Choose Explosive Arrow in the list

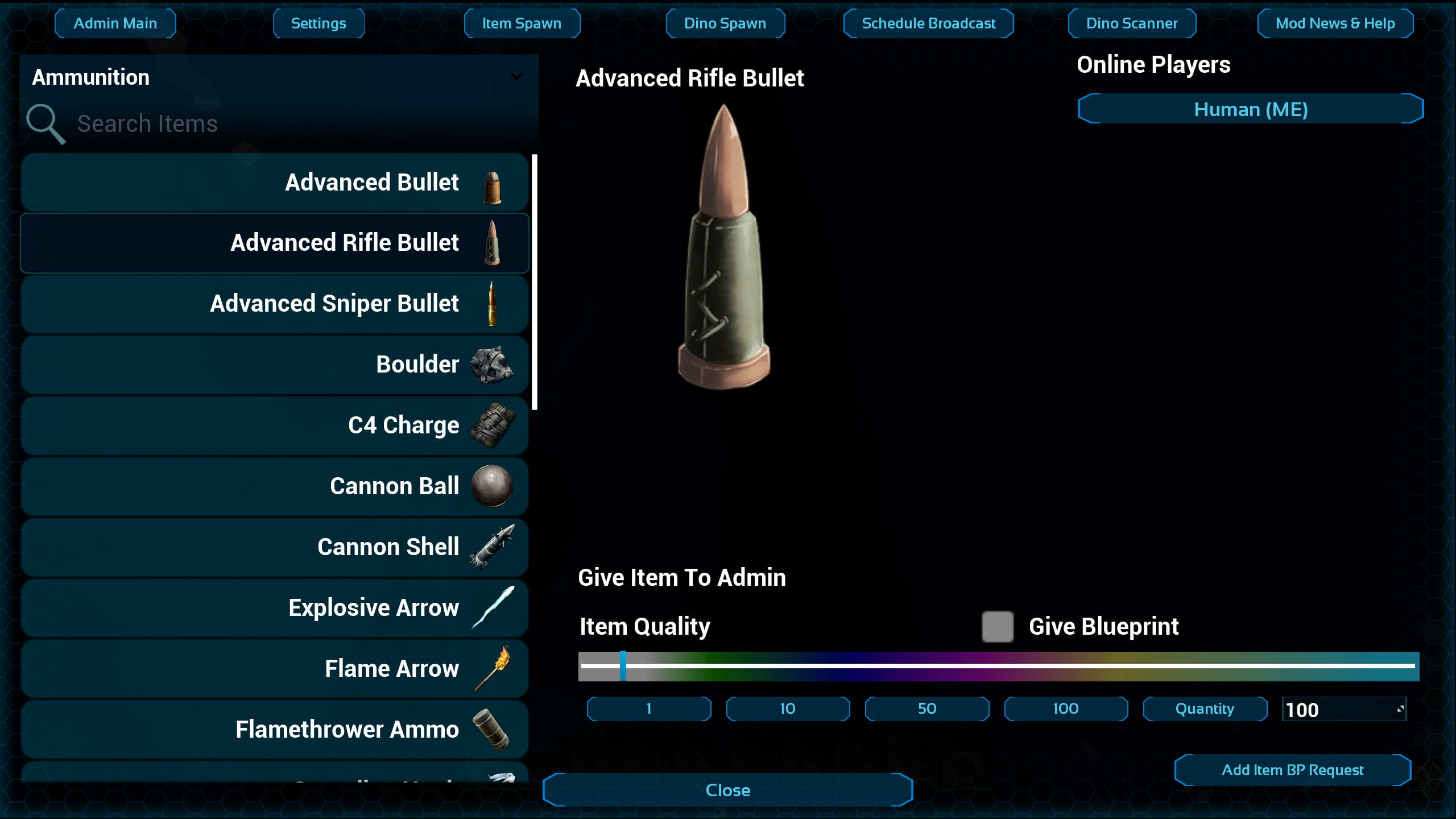click(x=275, y=608)
